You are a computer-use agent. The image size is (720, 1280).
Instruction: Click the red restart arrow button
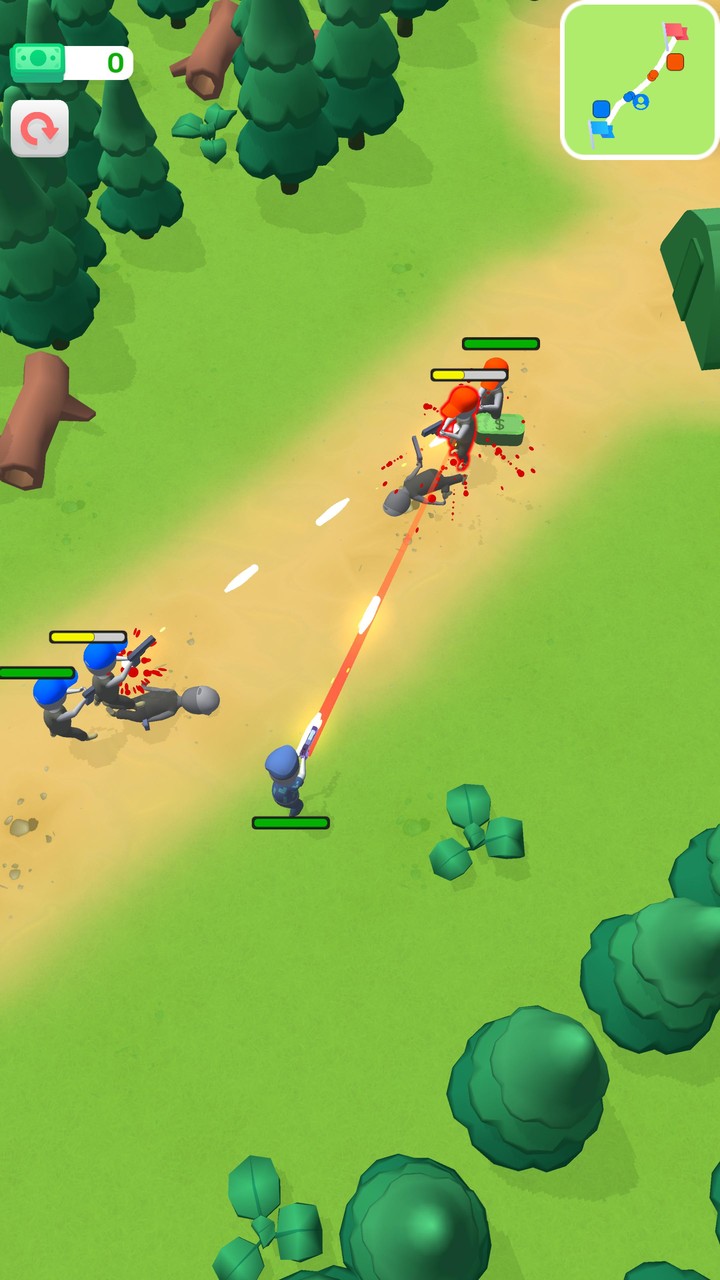point(40,129)
